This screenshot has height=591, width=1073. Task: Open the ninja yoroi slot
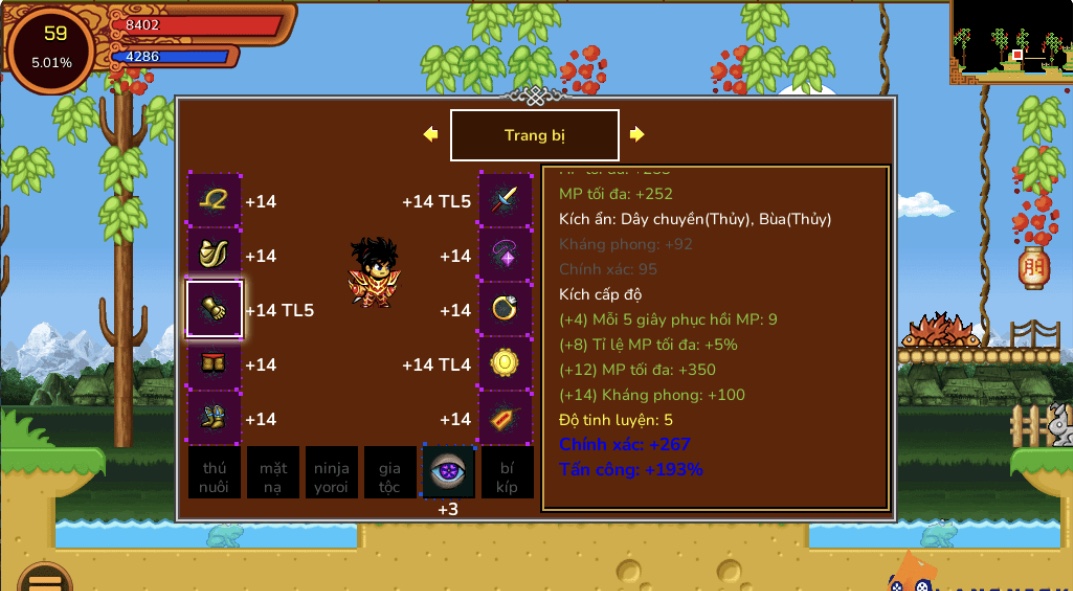click(x=331, y=472)
